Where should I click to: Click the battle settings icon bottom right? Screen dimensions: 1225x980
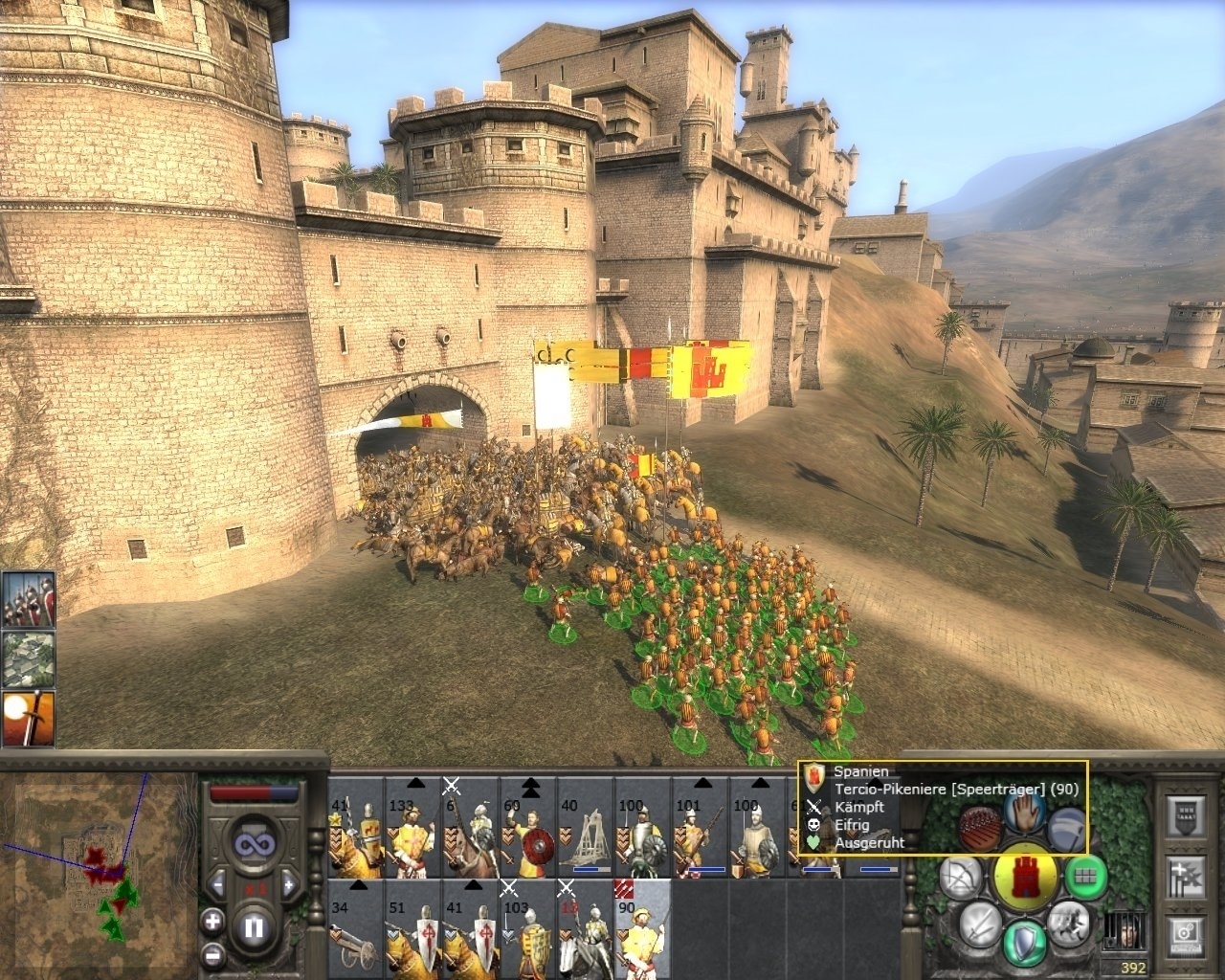coord(1184,933)
